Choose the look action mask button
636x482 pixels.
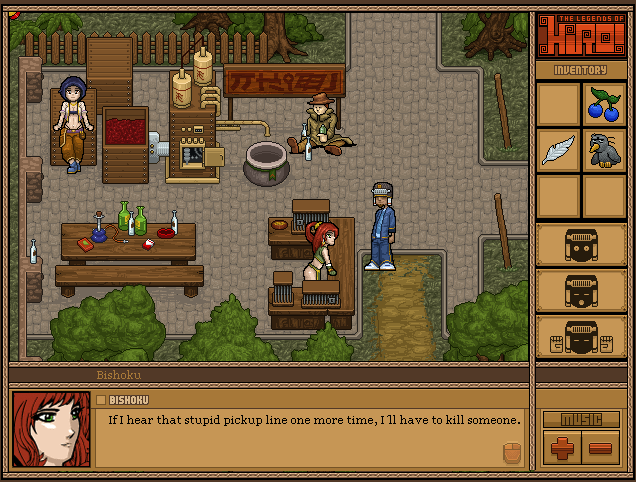tap(581, 244)
